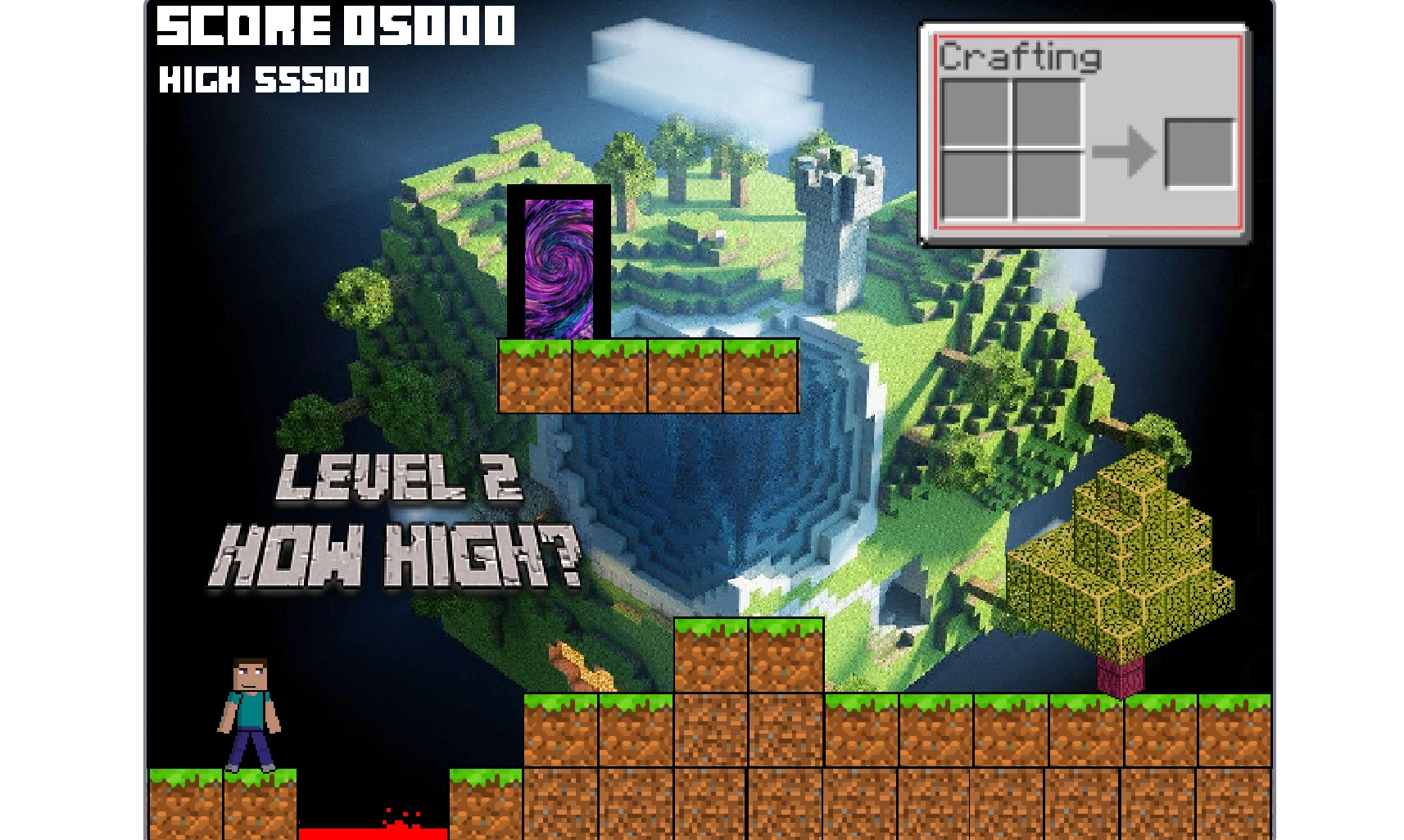Select the bottom-right crafting grid slot

point(1048,187)
